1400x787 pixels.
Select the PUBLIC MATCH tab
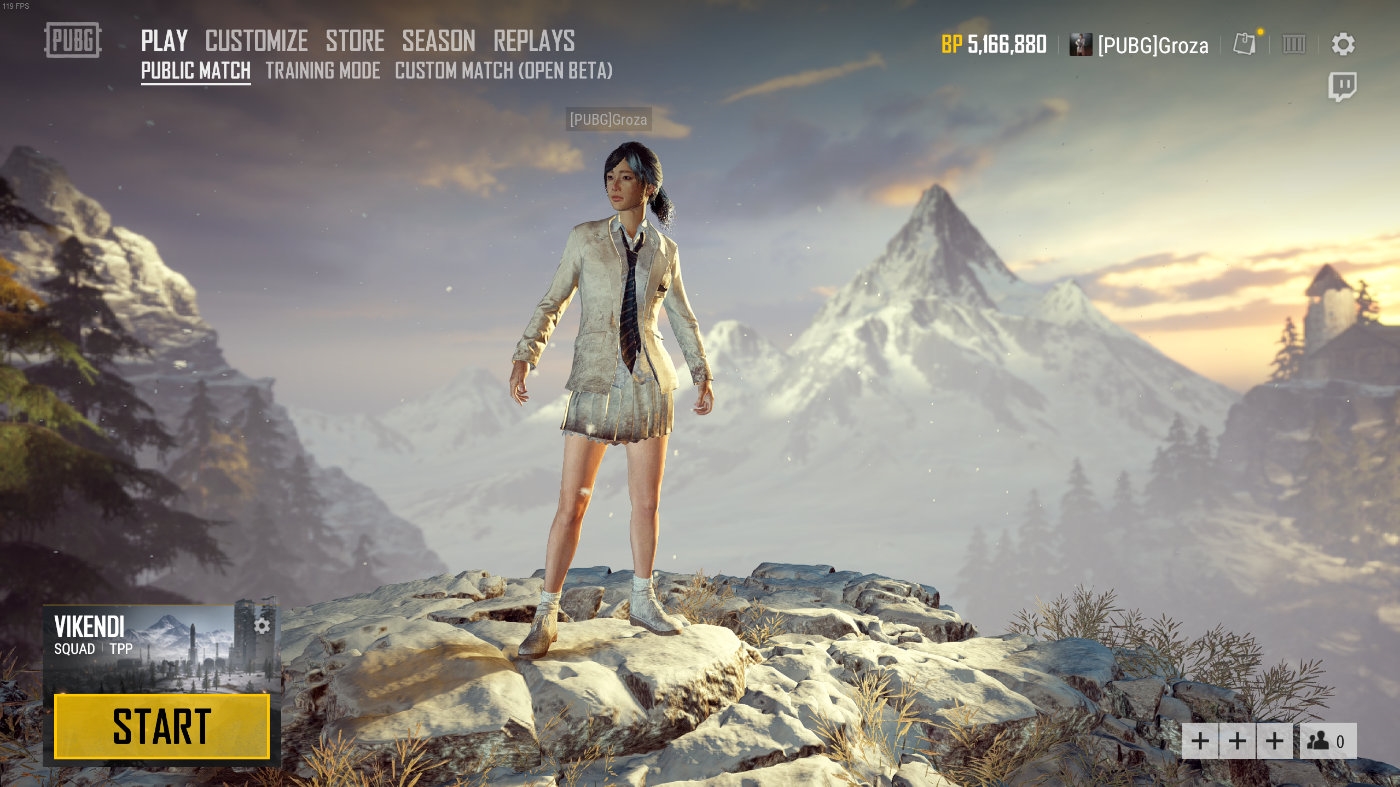click(196, 71)
